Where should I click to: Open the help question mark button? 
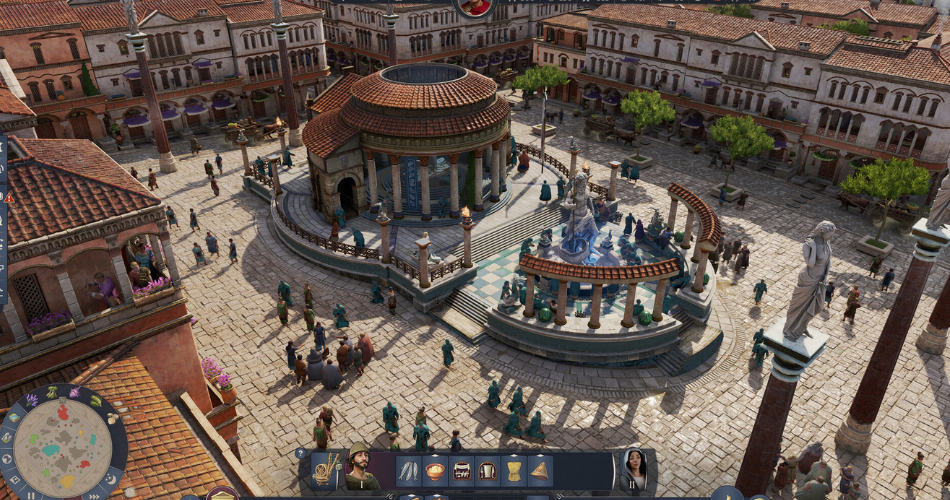(300, 454)
